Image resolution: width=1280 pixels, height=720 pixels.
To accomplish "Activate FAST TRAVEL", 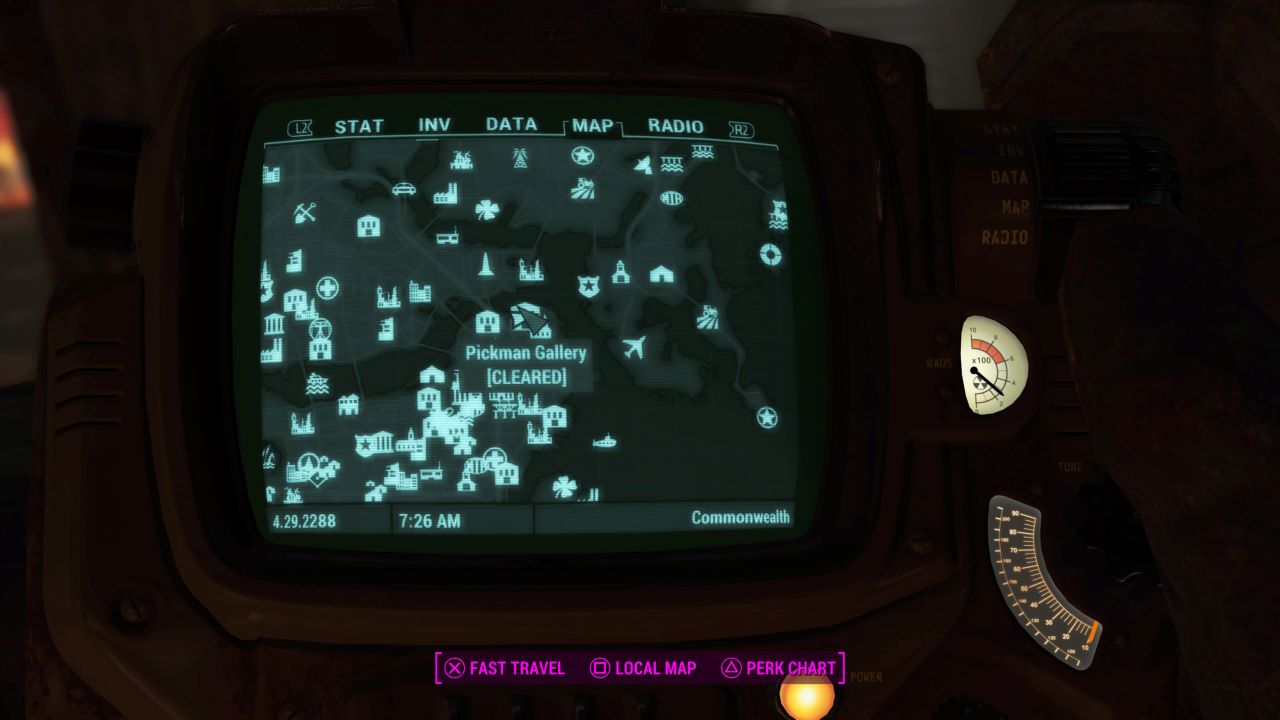I will 516,668.
